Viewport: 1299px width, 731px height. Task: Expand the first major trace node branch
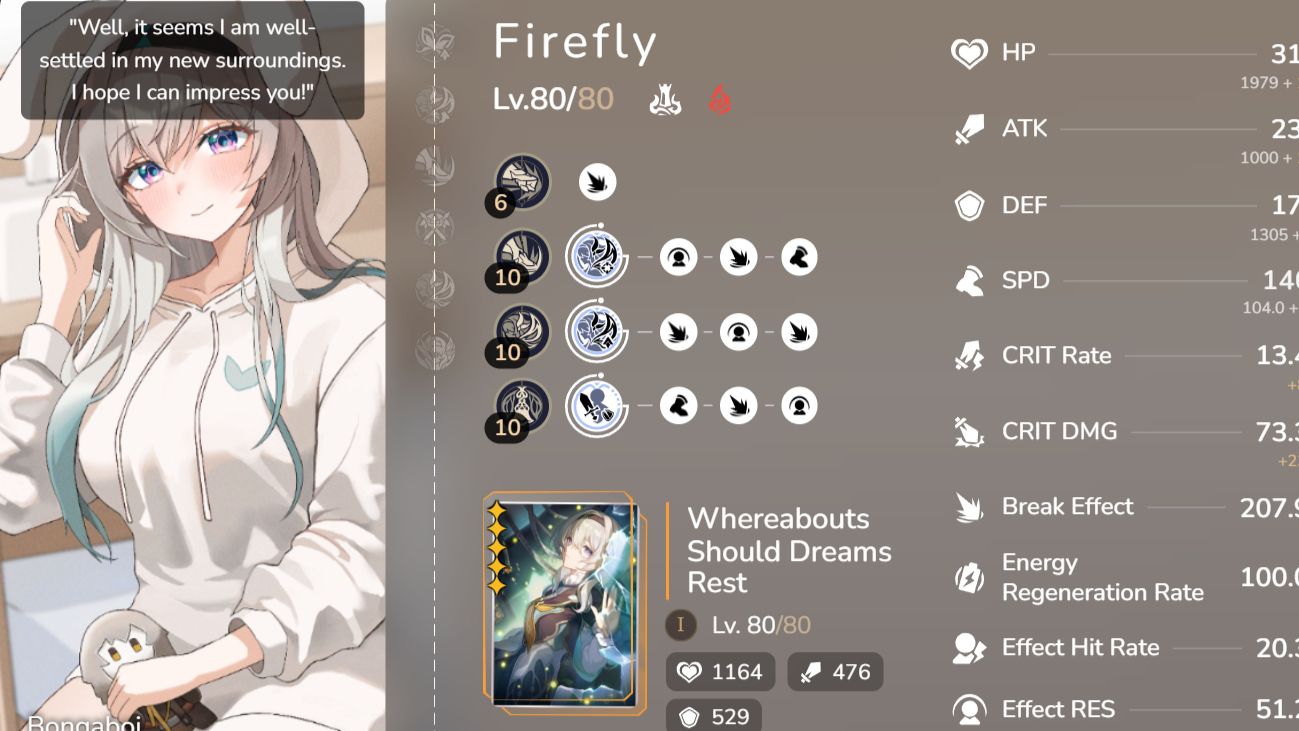click(x=596, y=257)
